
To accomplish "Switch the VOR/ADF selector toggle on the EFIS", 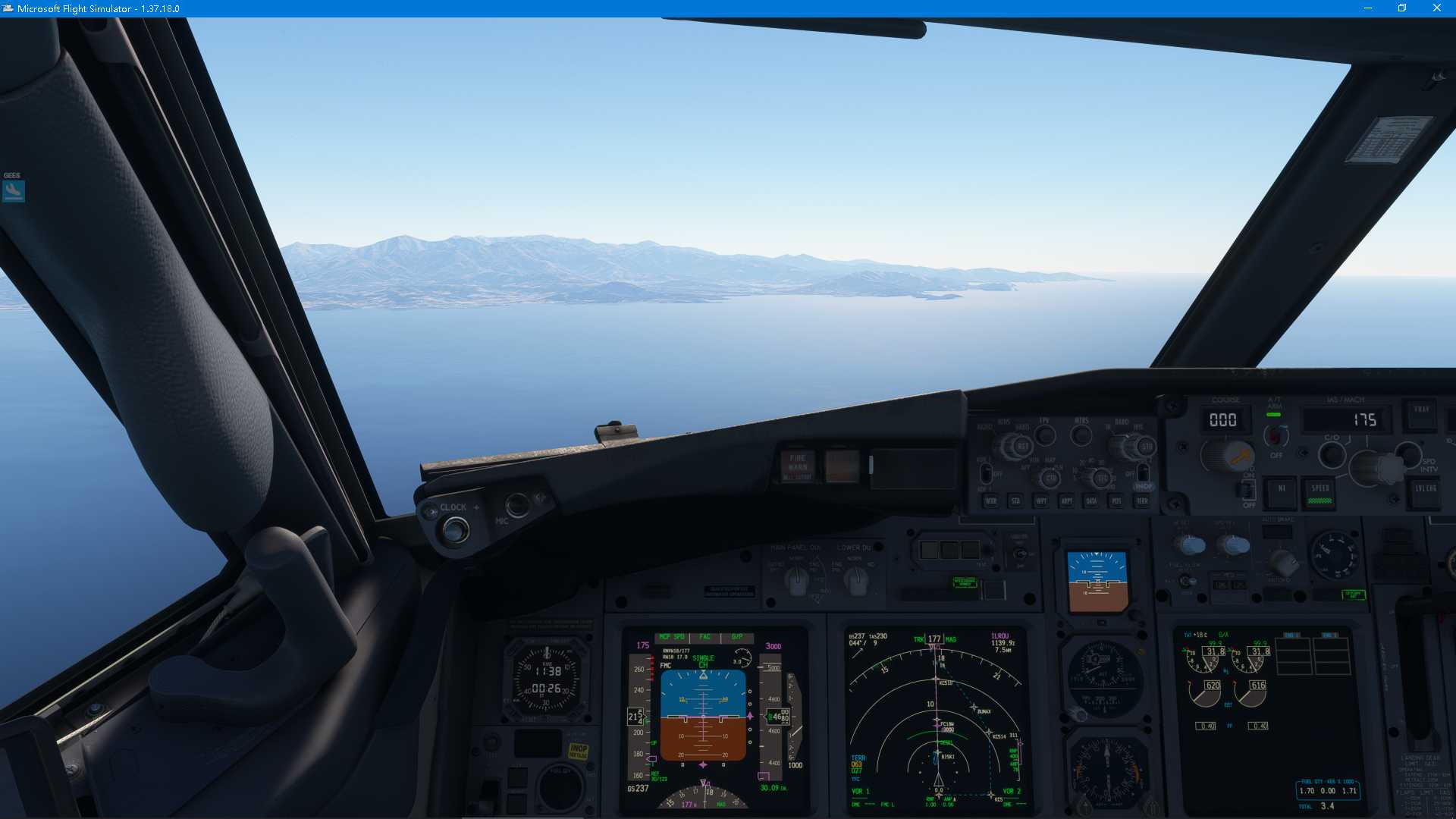I will [987, 473].
